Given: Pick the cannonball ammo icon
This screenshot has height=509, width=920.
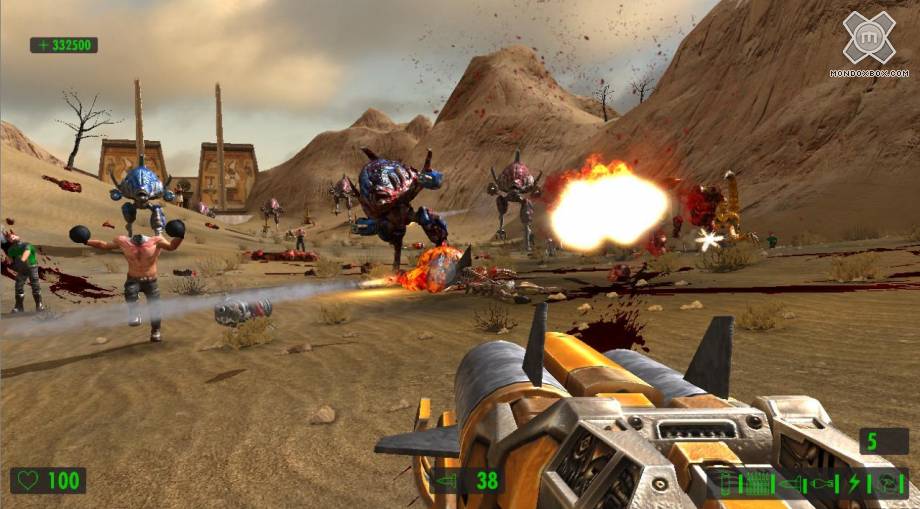Looking at the screenshot, I should [886, 484].
